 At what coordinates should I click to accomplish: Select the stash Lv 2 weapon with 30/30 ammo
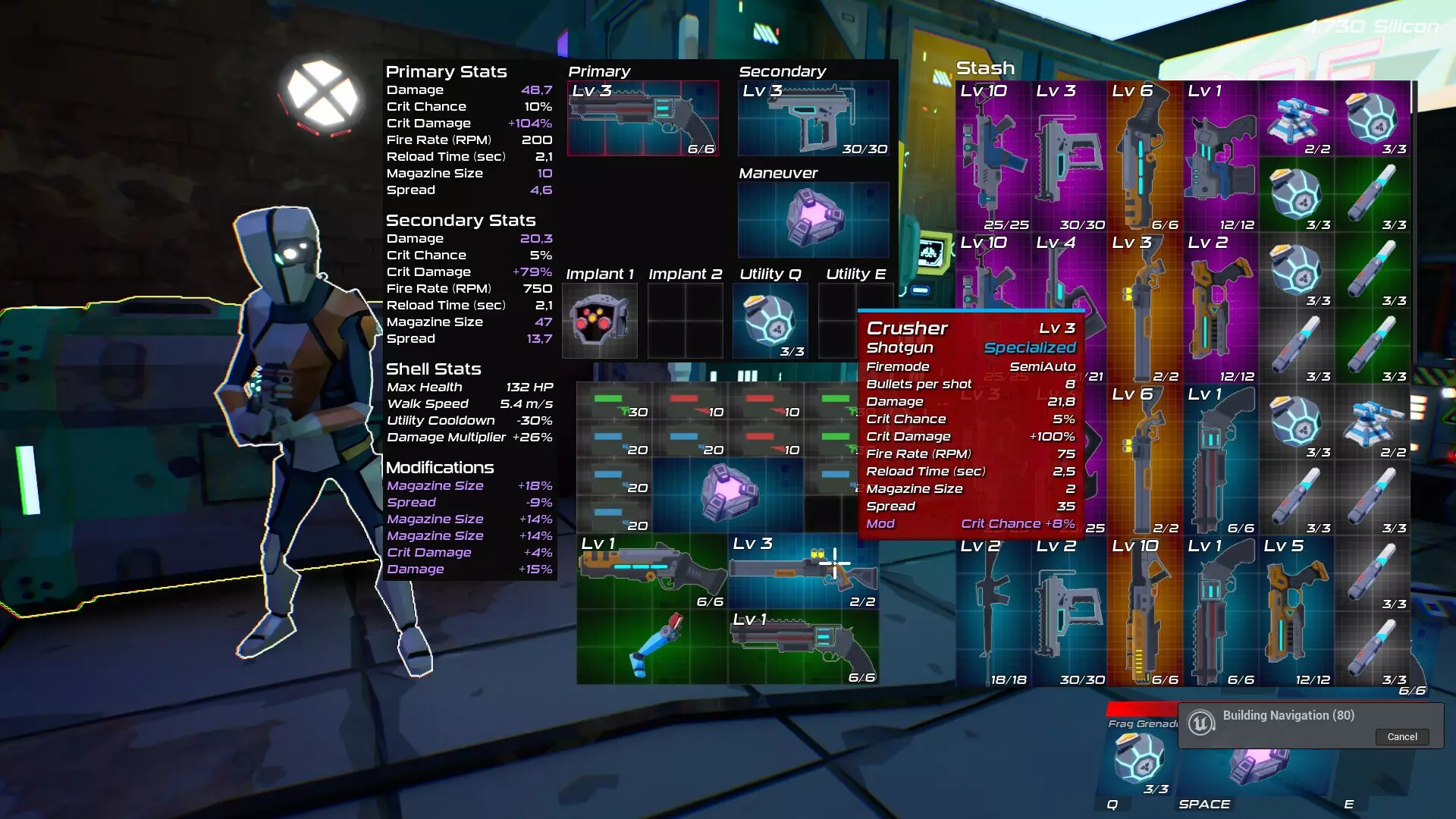pos(1068,612)
